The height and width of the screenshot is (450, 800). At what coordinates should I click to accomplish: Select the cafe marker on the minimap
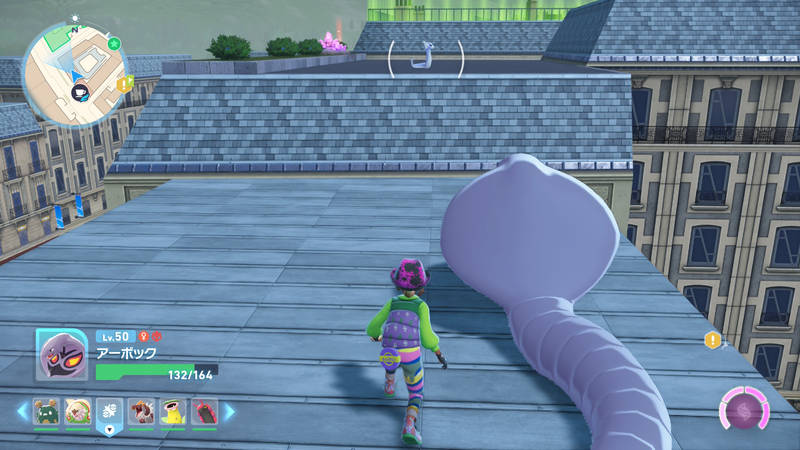(80, 91)
